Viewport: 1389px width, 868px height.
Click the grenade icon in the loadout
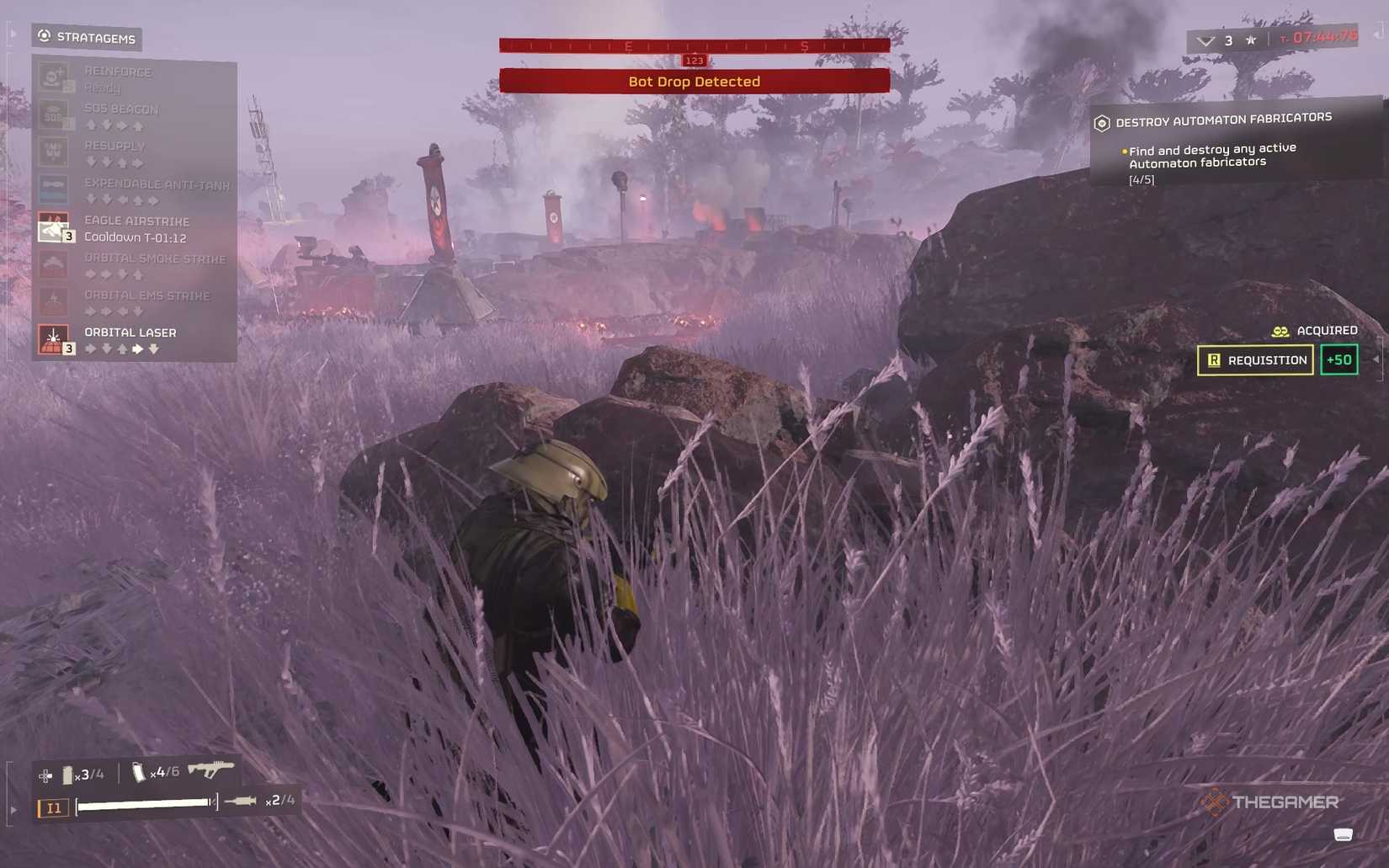pyautogui.click(x=67, y=775)
